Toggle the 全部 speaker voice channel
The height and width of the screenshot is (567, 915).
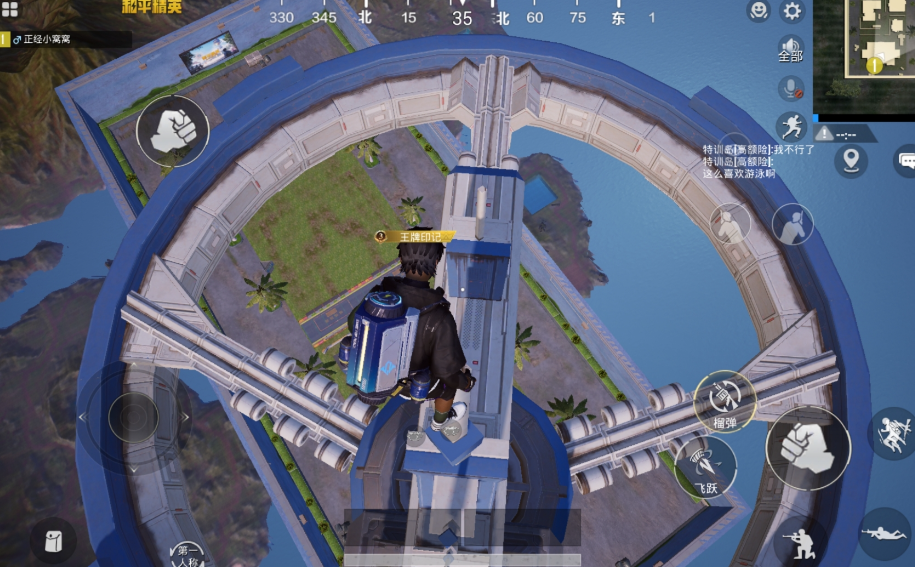click(791, 49)
